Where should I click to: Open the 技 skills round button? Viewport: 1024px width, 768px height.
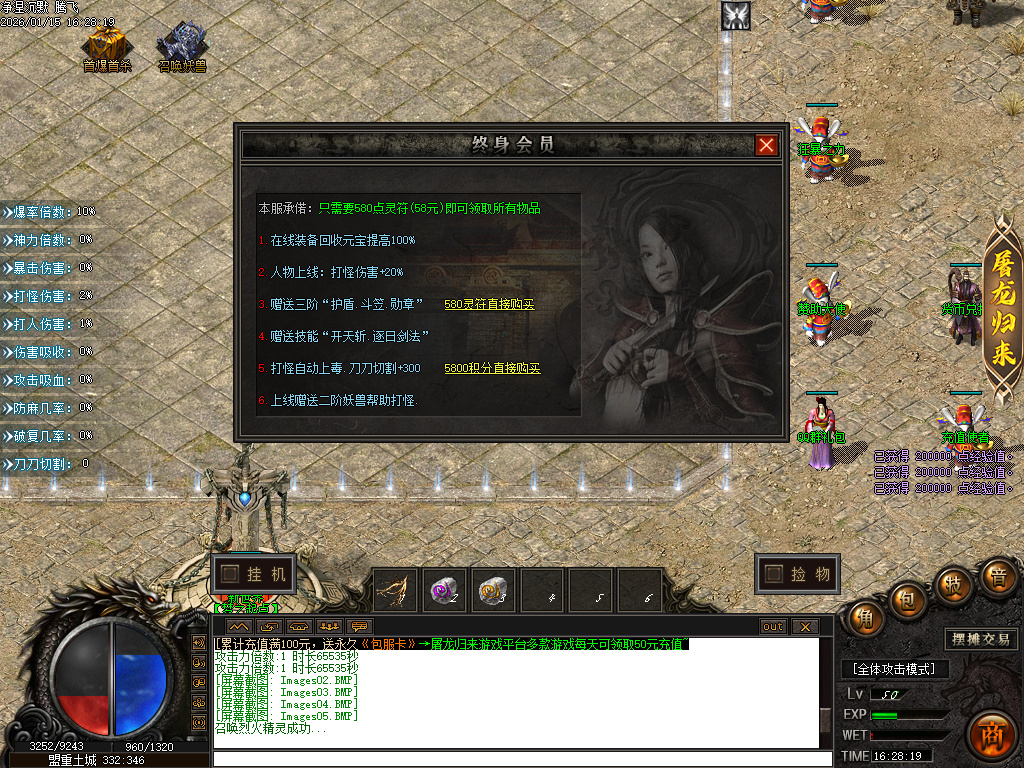point(954,582)
